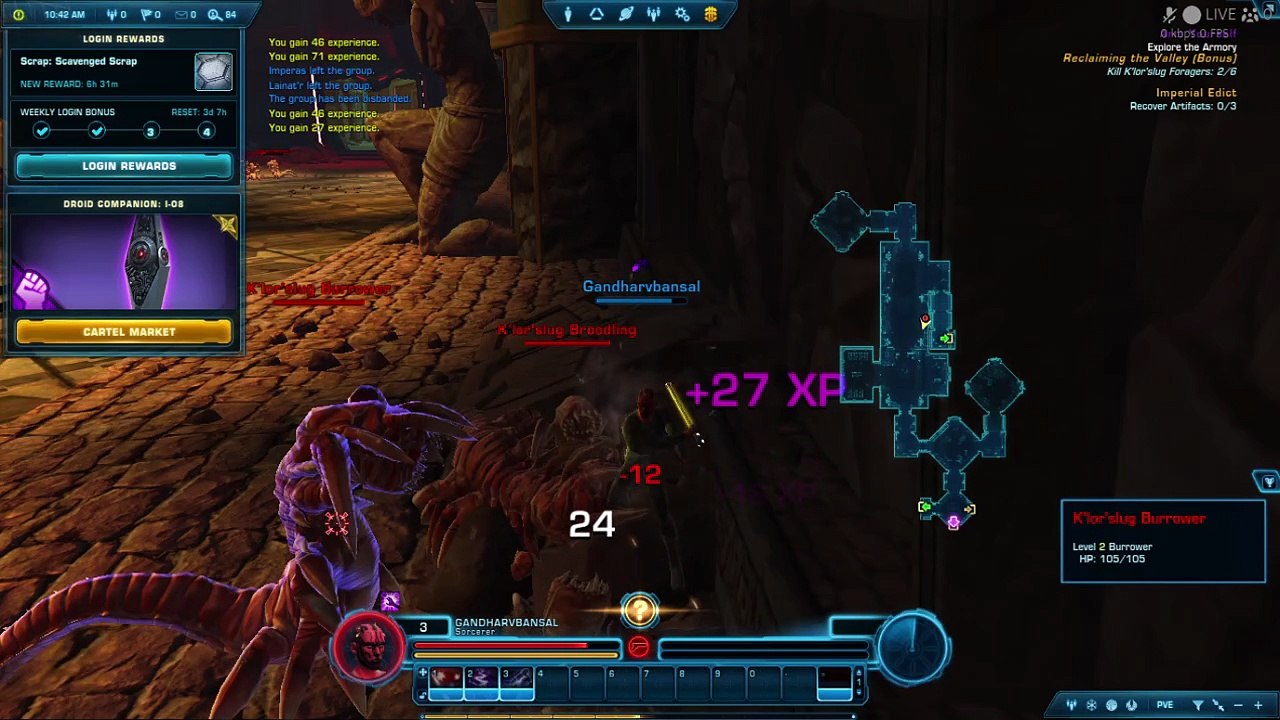
Task: Open the character menu icon
Action: click(x=568, y=14)
